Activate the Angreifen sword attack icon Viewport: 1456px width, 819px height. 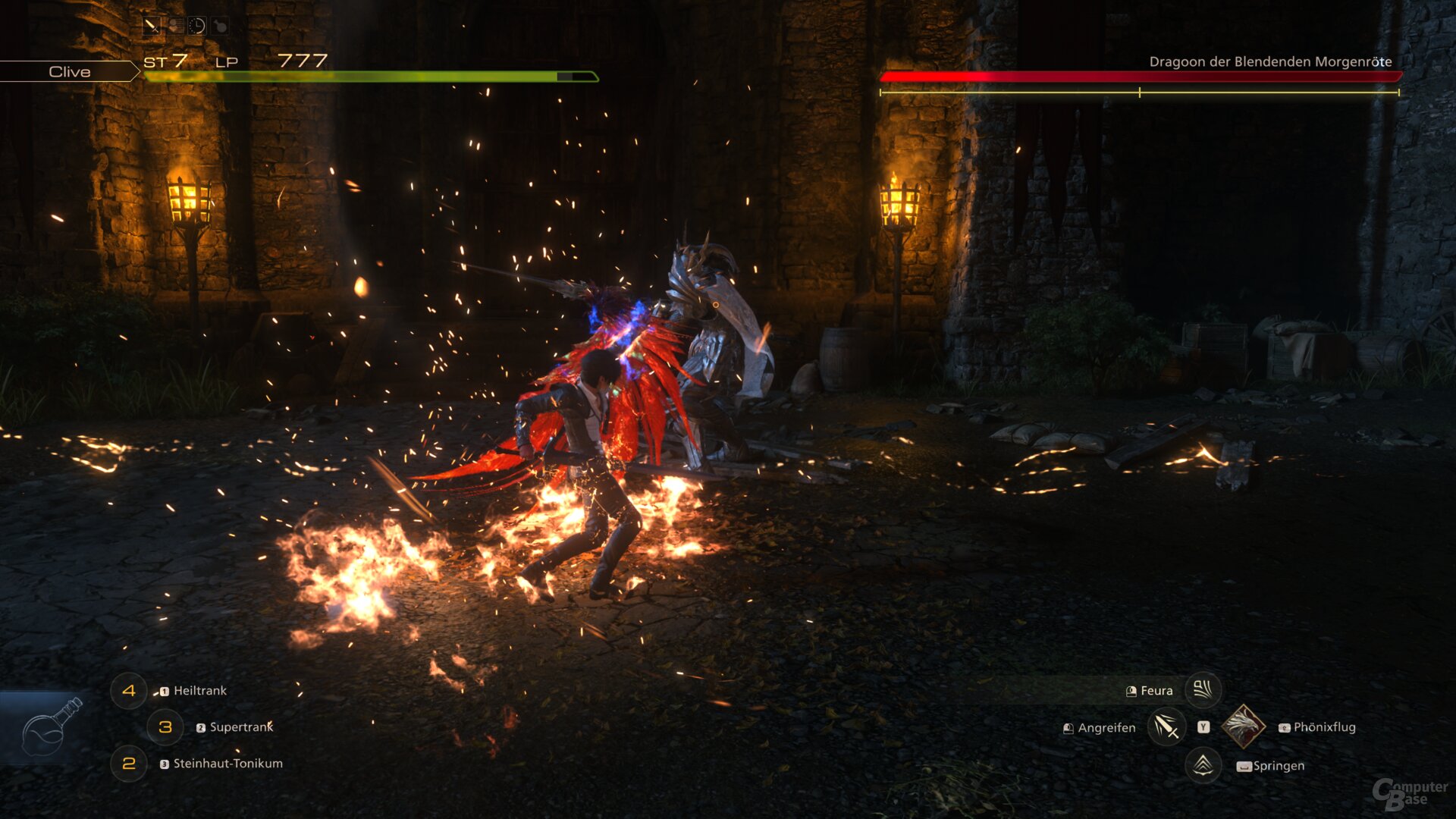[1166, 727]
